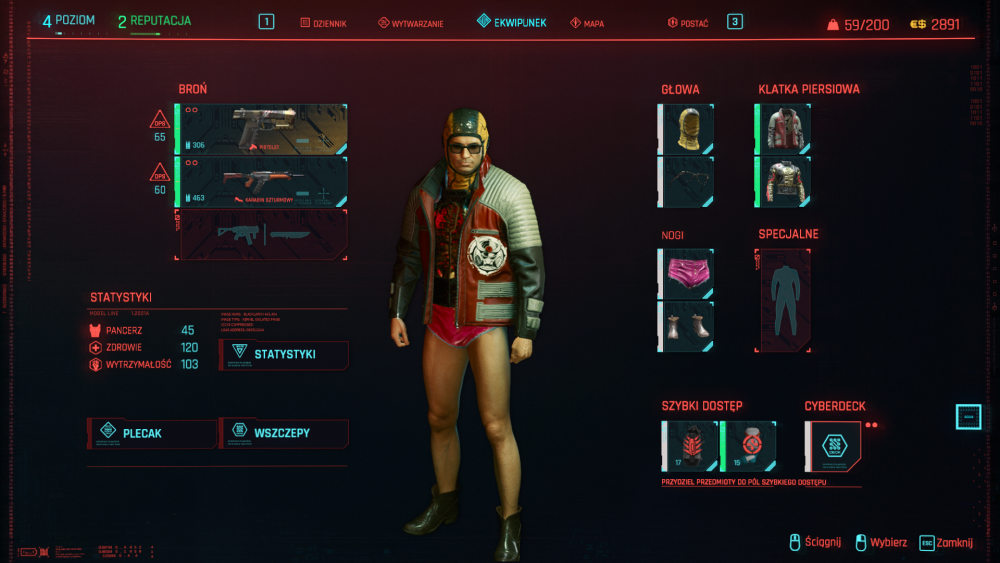Select the first quick access consumable slot

(x=690, y=446)
